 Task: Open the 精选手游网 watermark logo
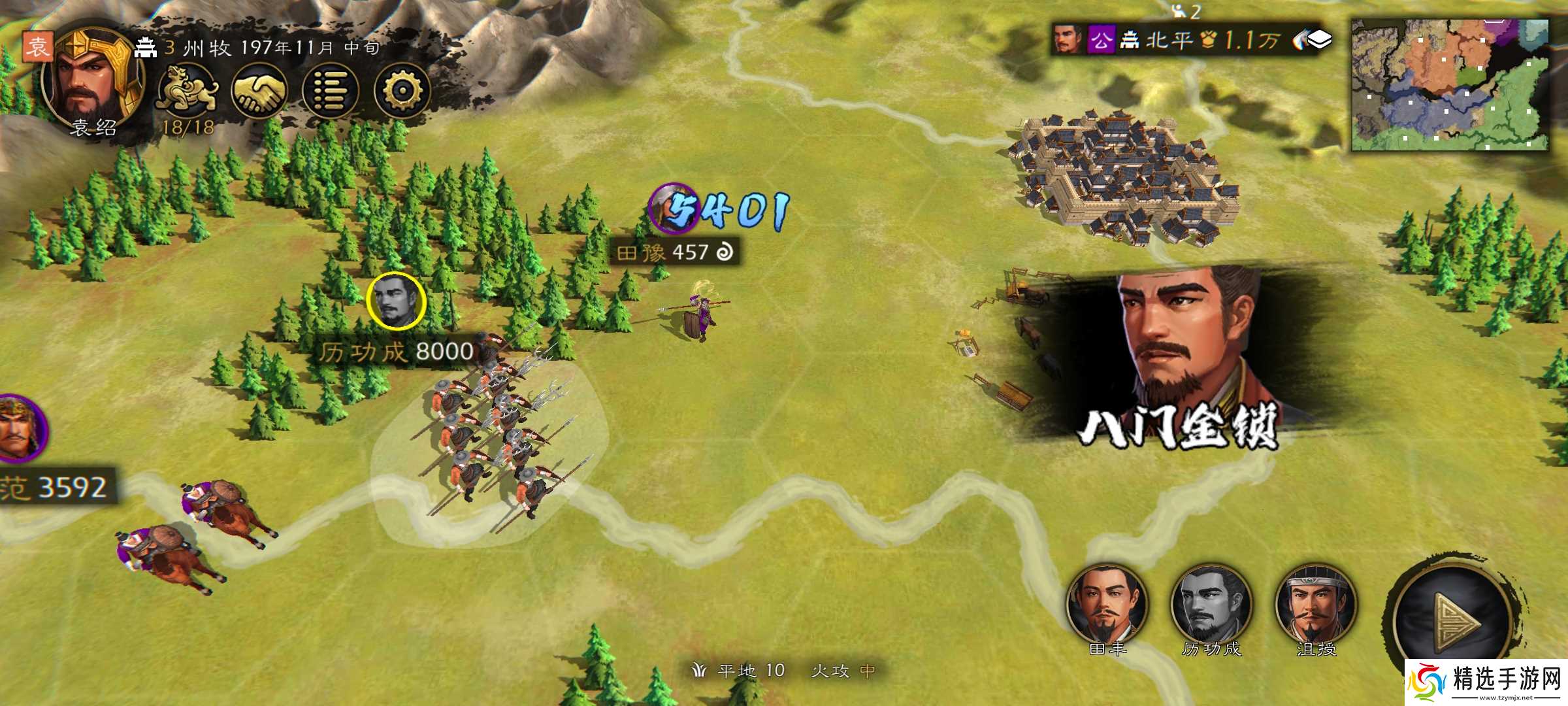click(x=1486, y=683)
